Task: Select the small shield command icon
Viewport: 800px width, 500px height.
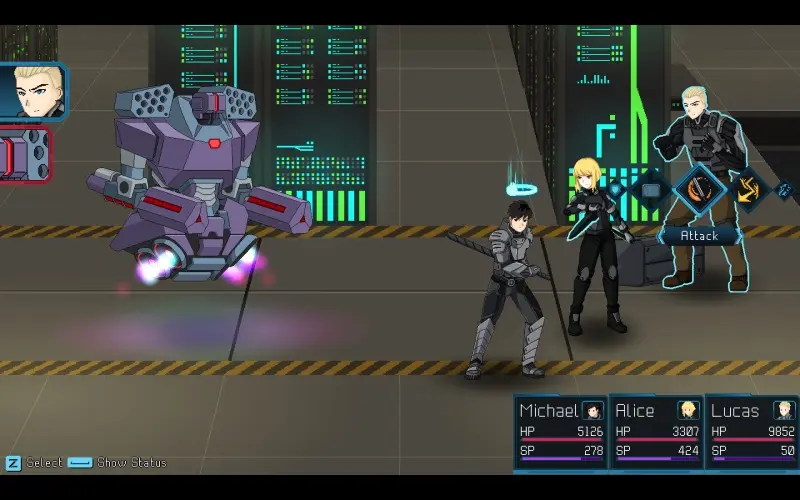Action: tap(616, 188)
